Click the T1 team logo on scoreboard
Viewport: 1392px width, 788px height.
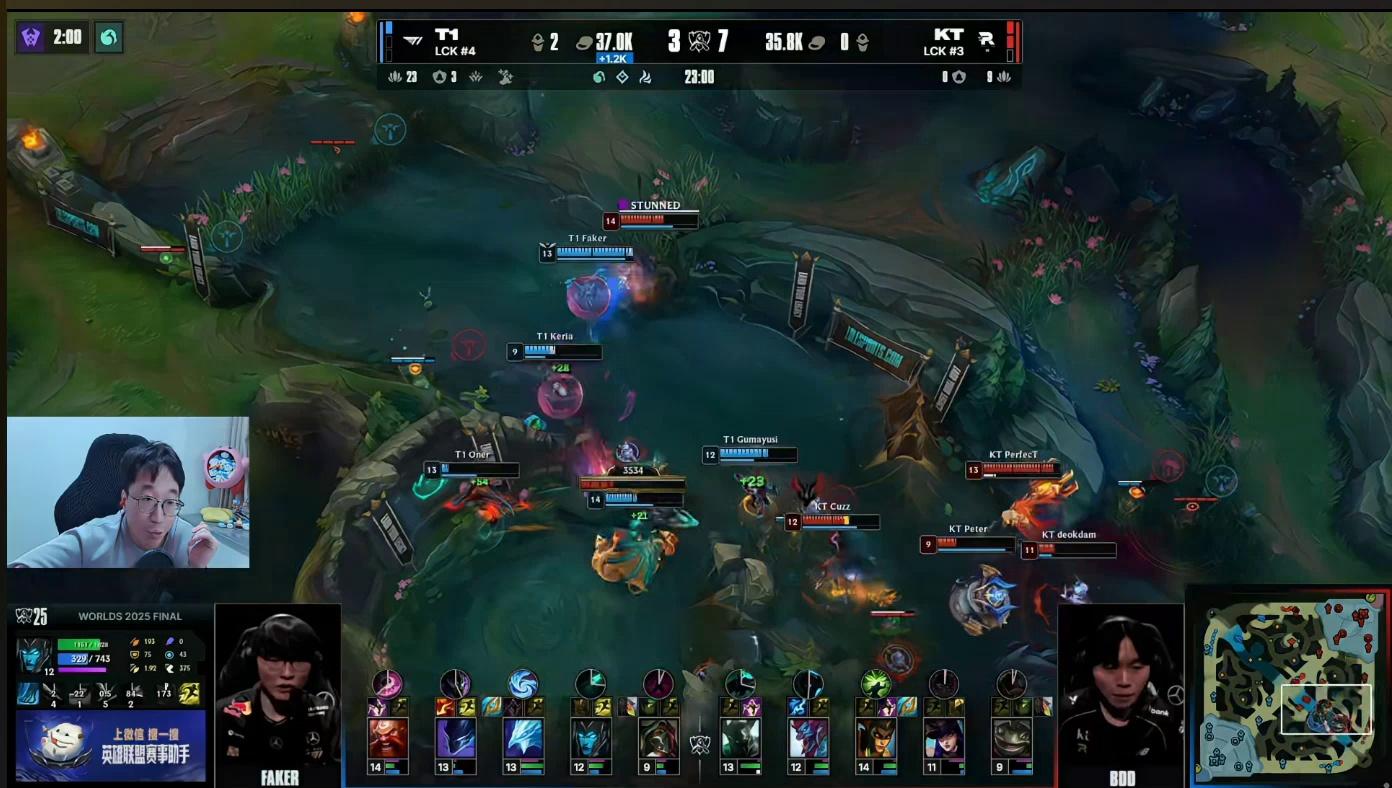[x=412, y=41]
